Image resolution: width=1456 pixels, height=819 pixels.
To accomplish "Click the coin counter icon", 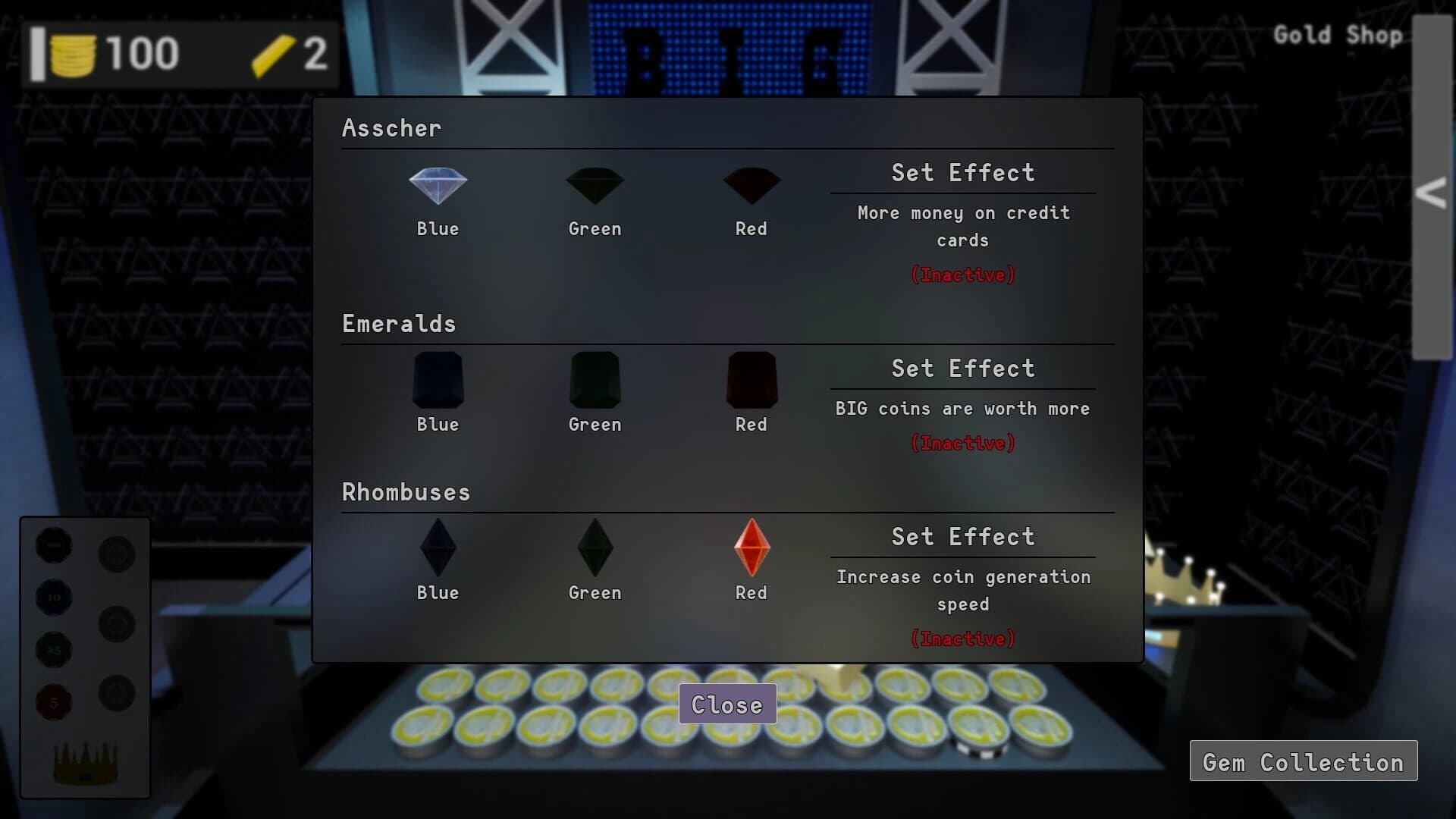I will click(x=74, y=53).
